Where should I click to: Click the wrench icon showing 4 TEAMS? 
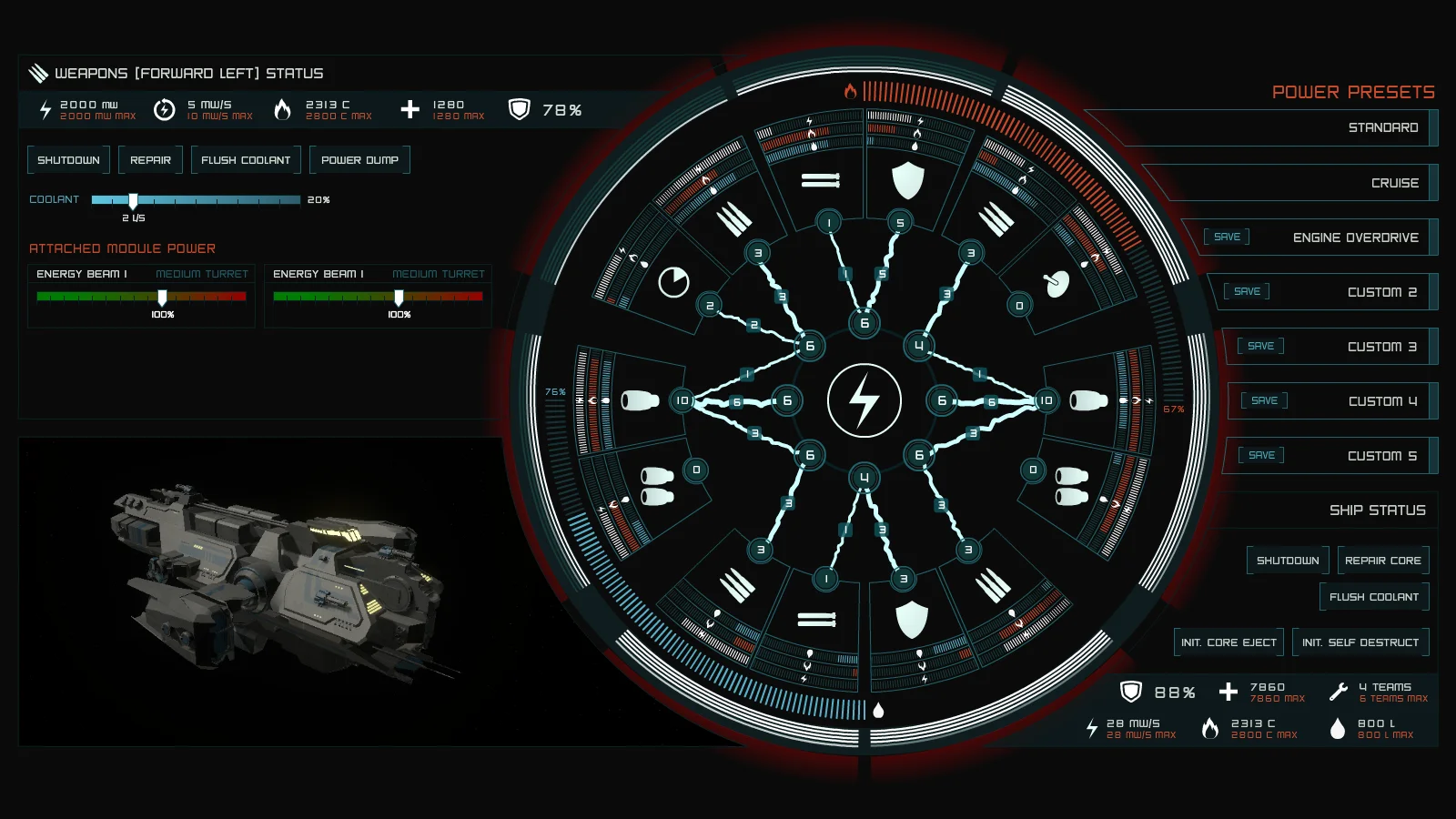tap(1338, 692)
